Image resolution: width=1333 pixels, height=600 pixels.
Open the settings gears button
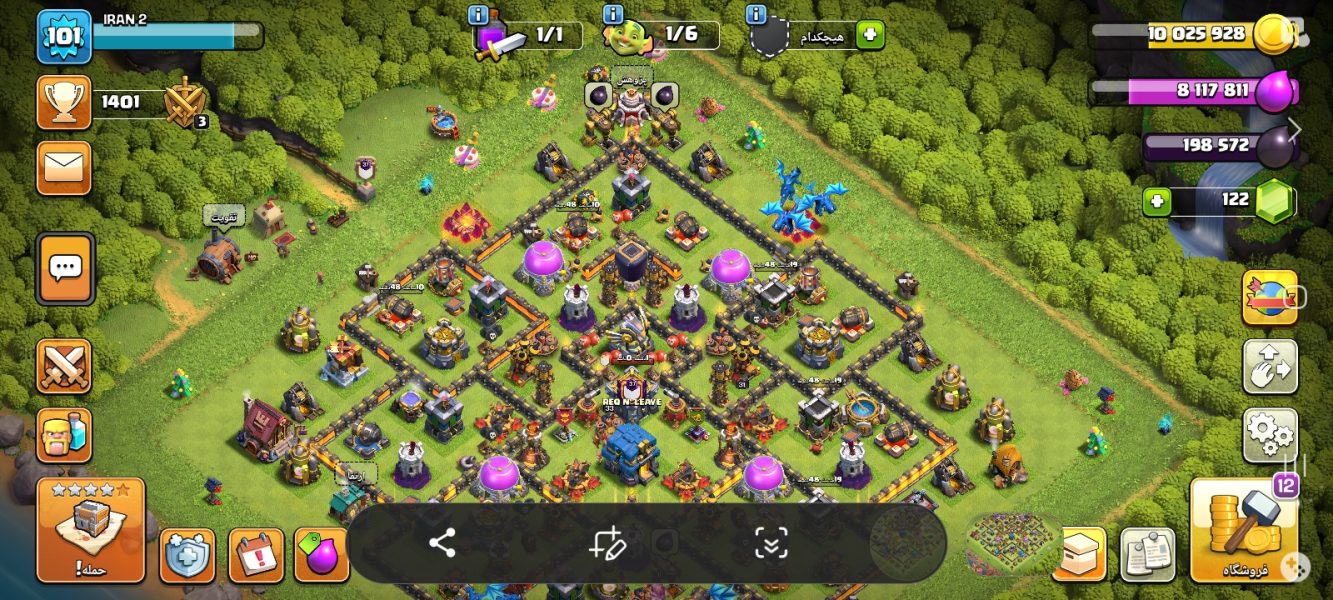pyautogui.click(x=1270, y=435)
